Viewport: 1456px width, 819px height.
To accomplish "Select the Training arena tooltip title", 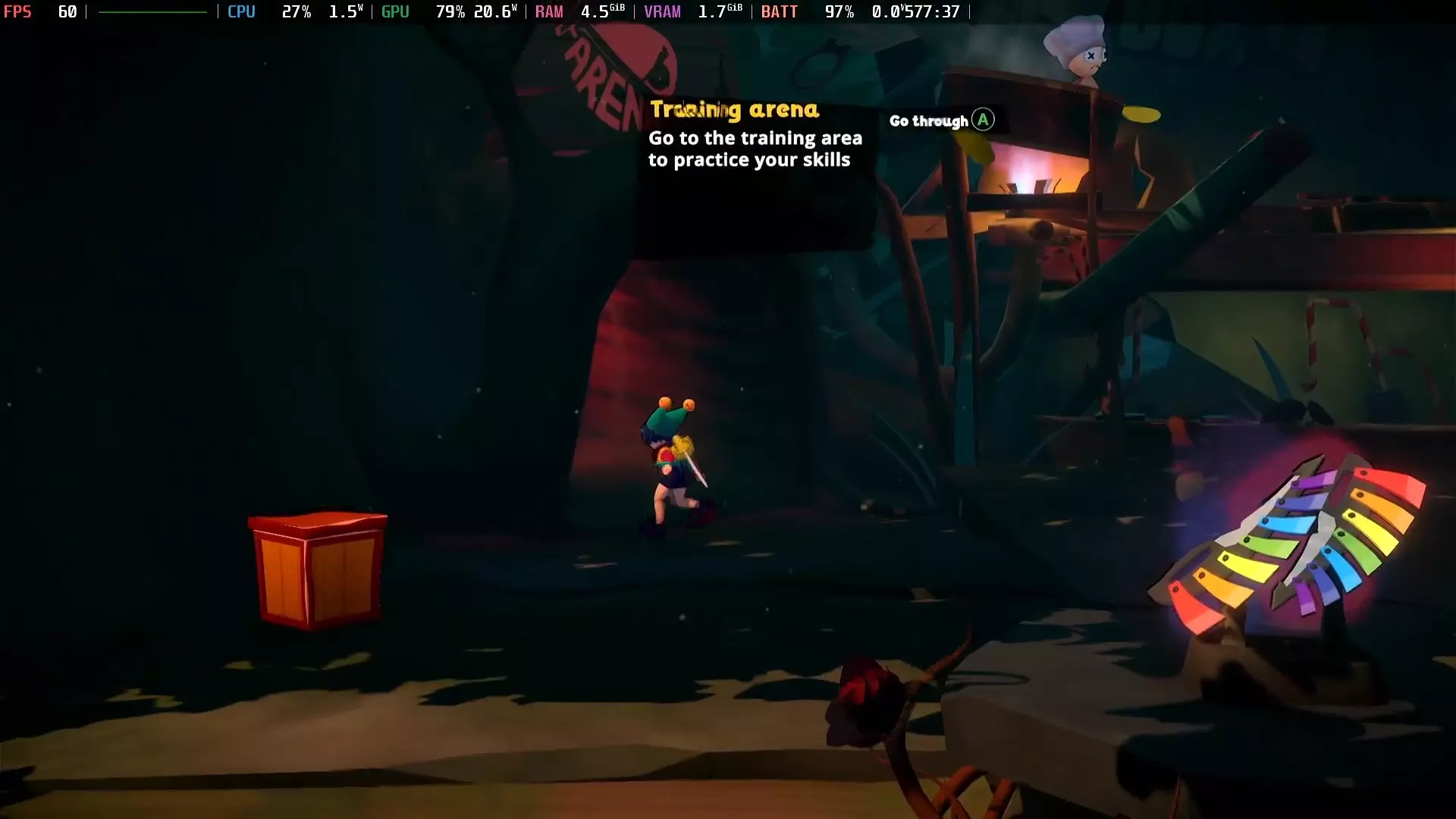I will click(735, 110).
